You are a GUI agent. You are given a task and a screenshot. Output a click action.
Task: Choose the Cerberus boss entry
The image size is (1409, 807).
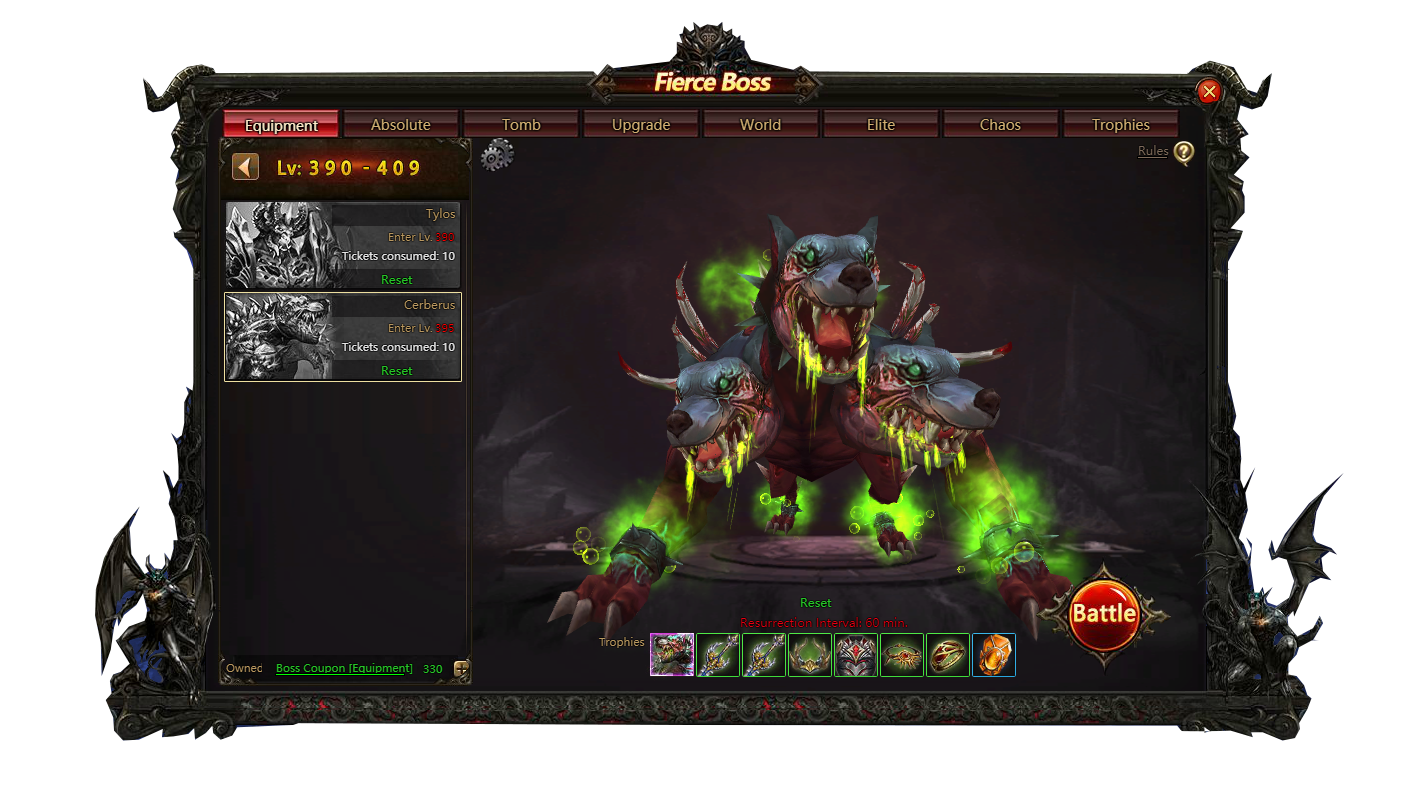pos(343,337)
